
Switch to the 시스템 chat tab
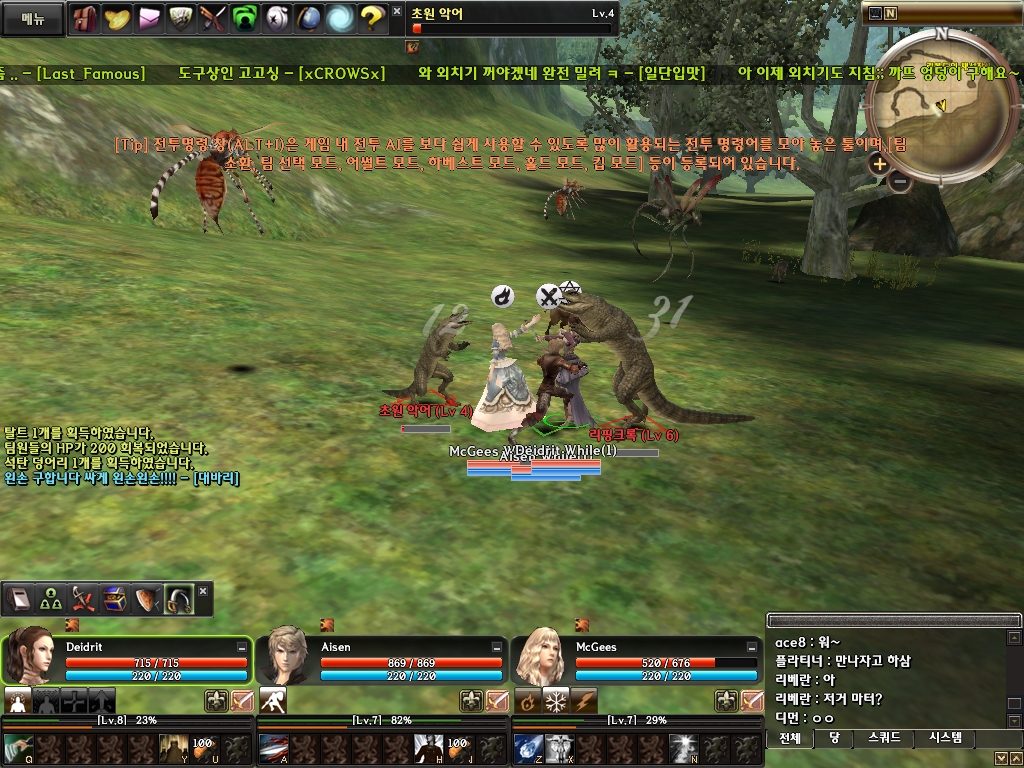tap(945, 738)
